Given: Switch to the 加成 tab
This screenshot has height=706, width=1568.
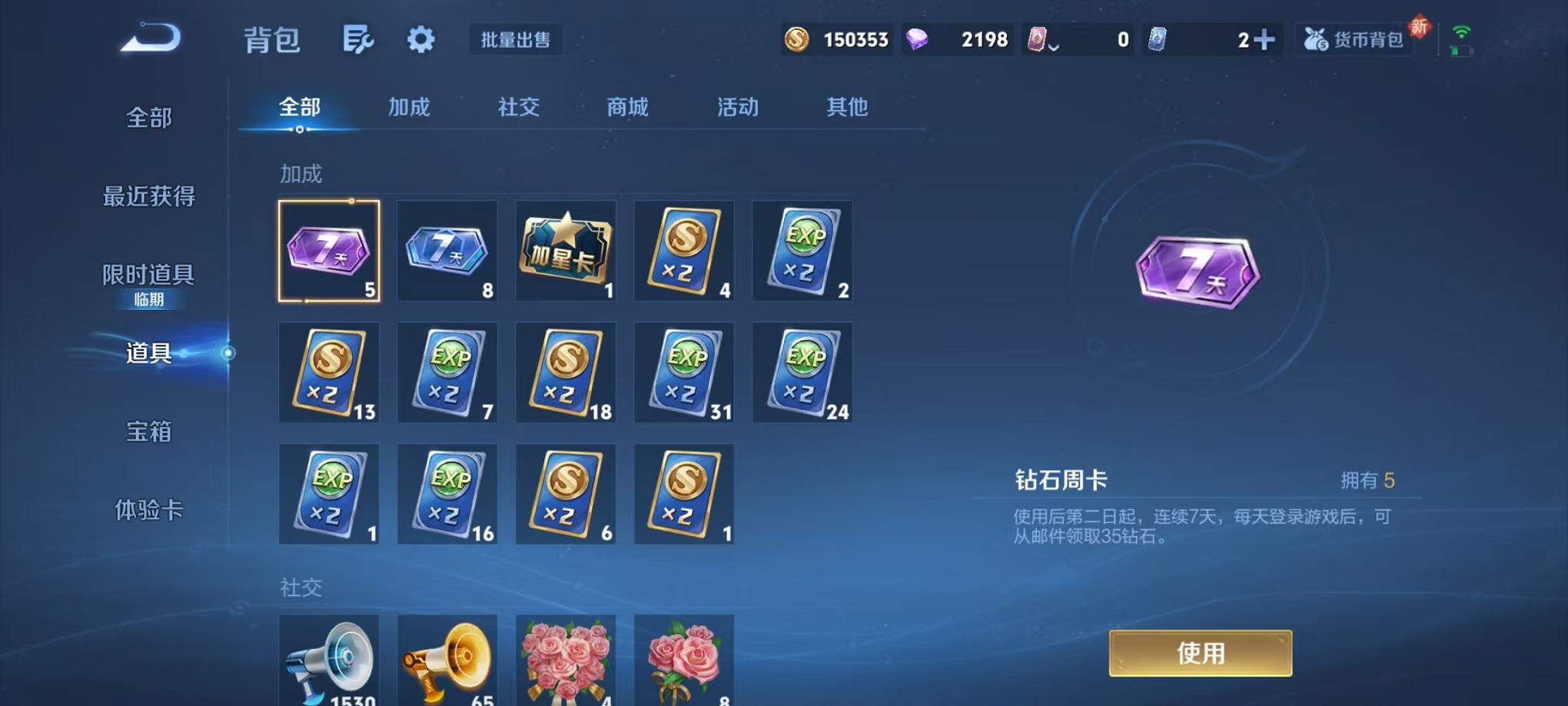Looking at the screenshot, I should point(410,108).
